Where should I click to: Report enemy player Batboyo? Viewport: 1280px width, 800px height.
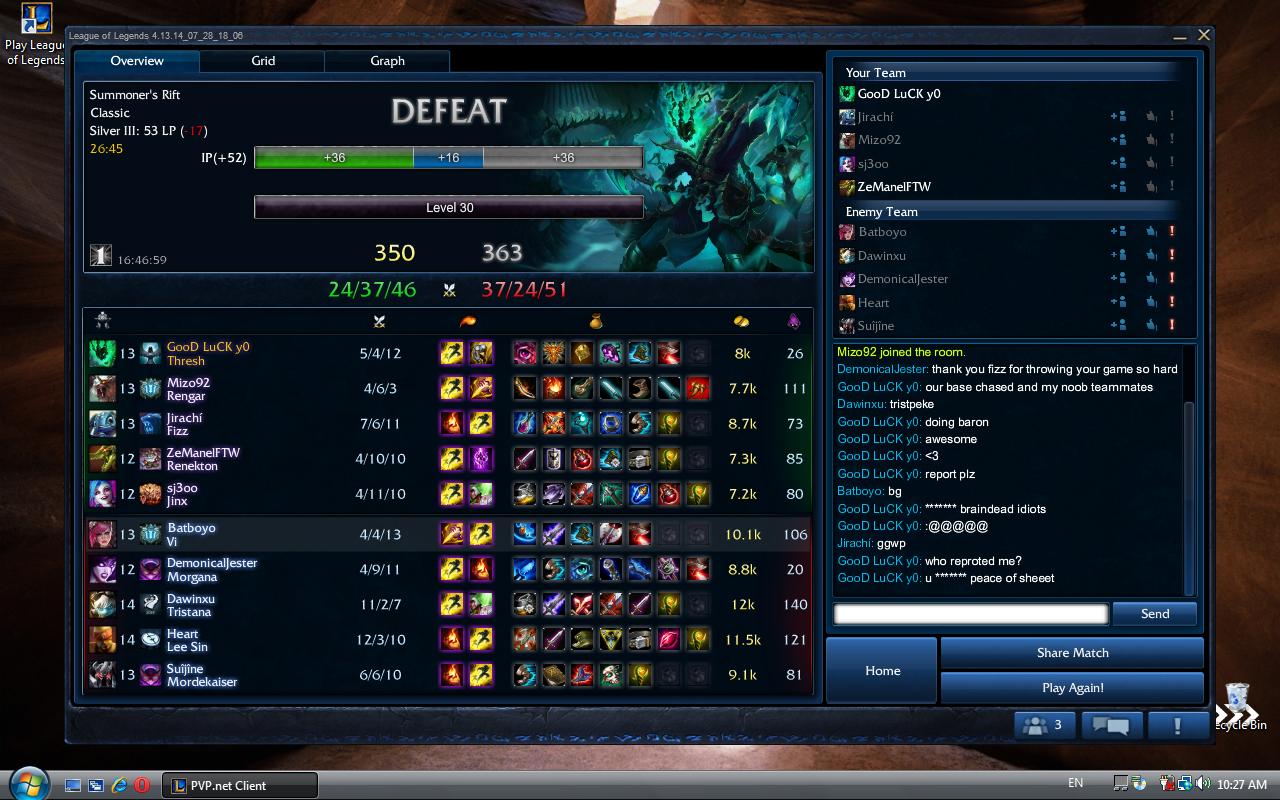[1172, 232]
